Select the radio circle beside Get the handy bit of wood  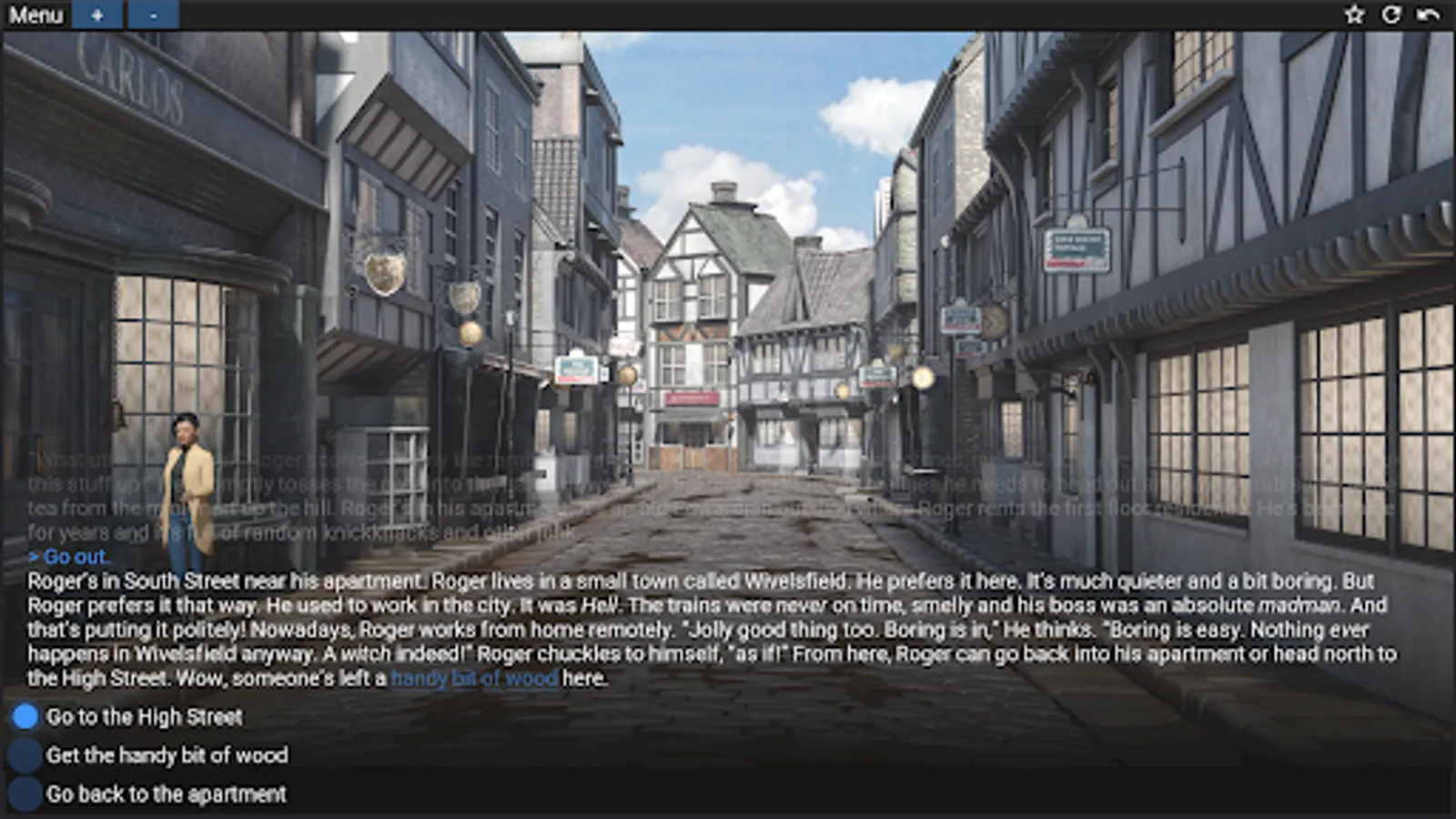pos(24,756)
